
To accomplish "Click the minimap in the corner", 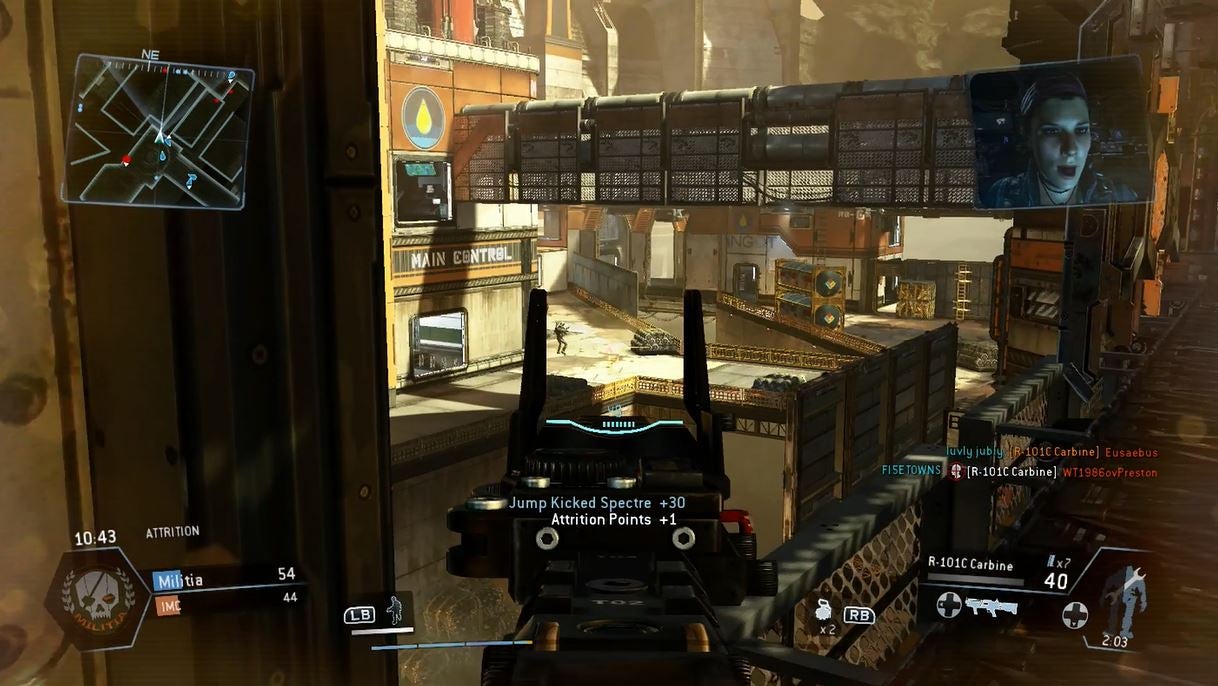I will point(158,130).
